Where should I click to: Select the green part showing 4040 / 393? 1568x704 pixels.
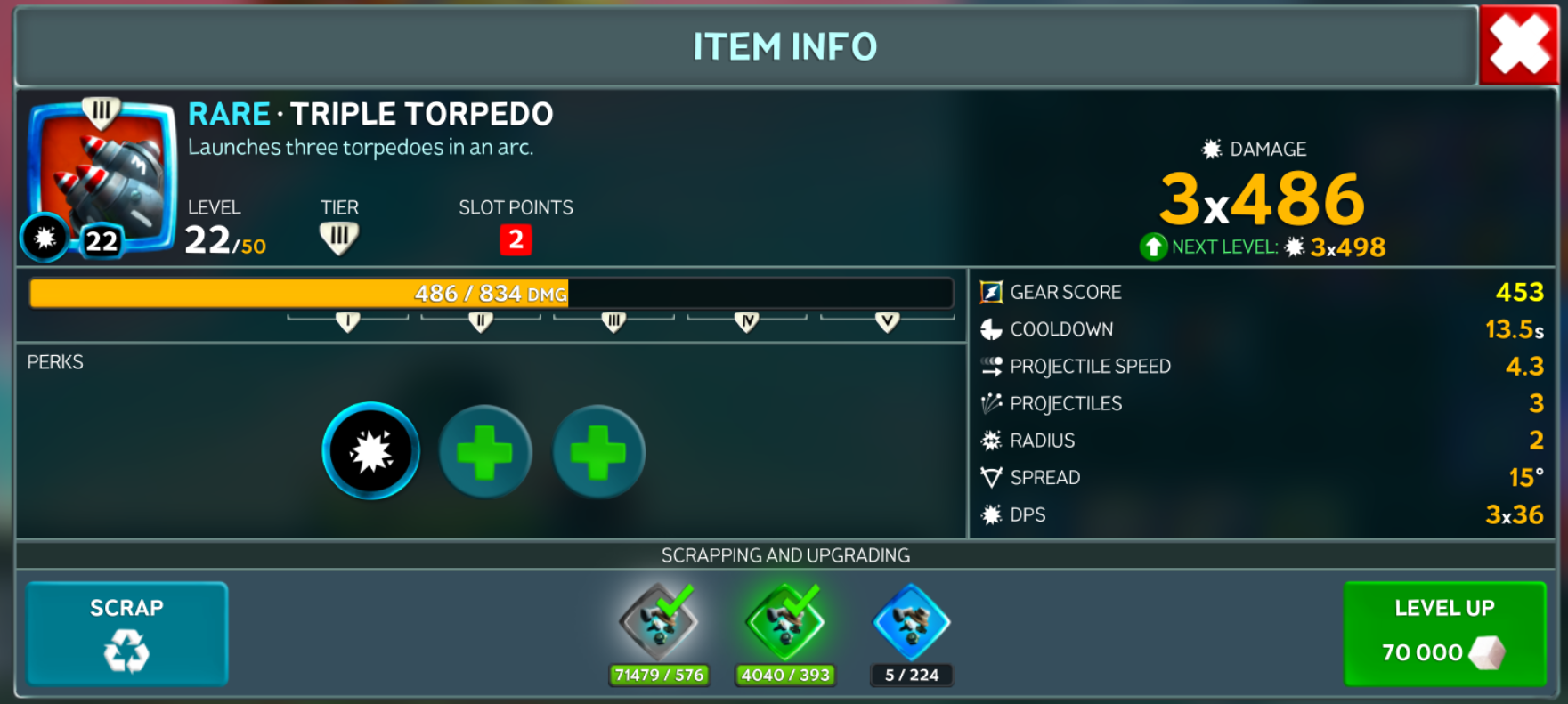point(785,622)
